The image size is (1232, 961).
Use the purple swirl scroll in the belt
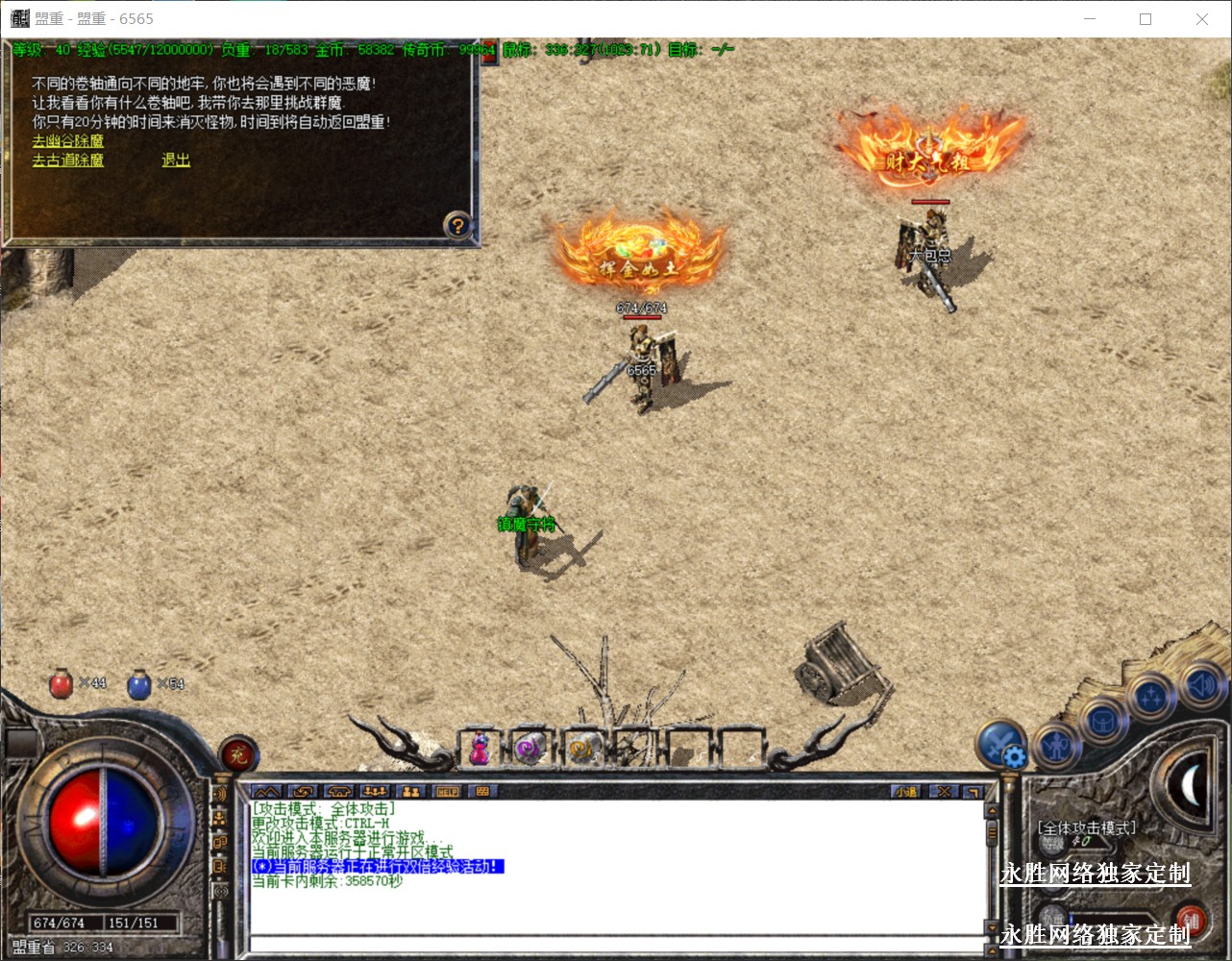(530, 750)
